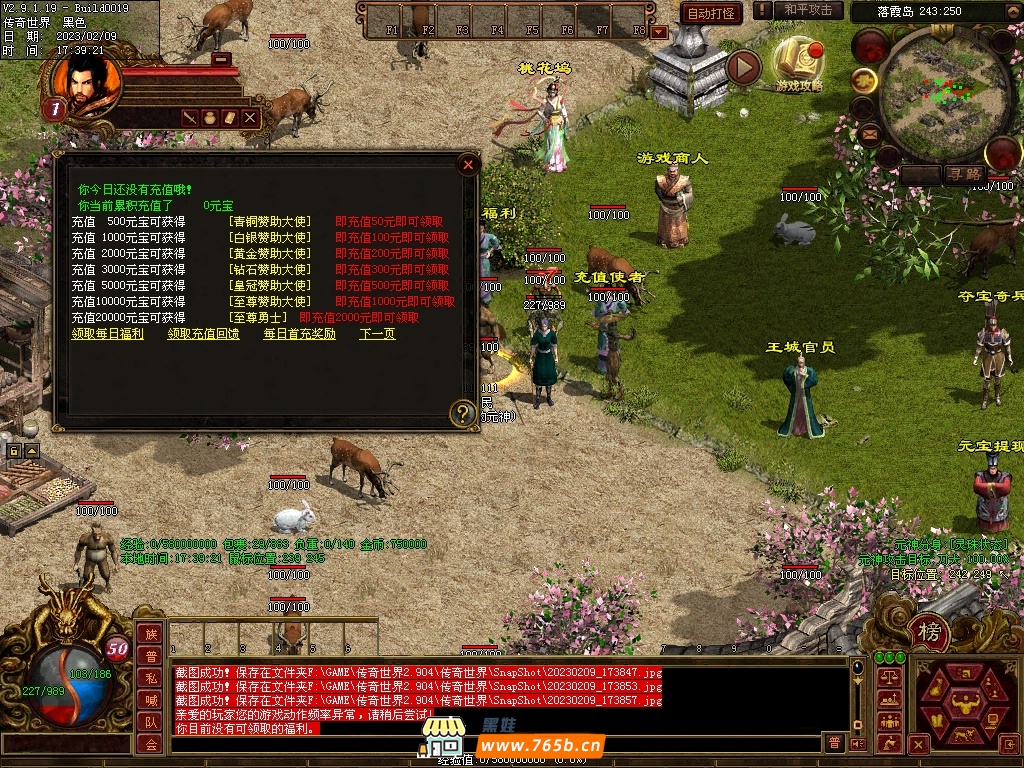
Task: Open the trade scales icon
Action: click(887, 676)
